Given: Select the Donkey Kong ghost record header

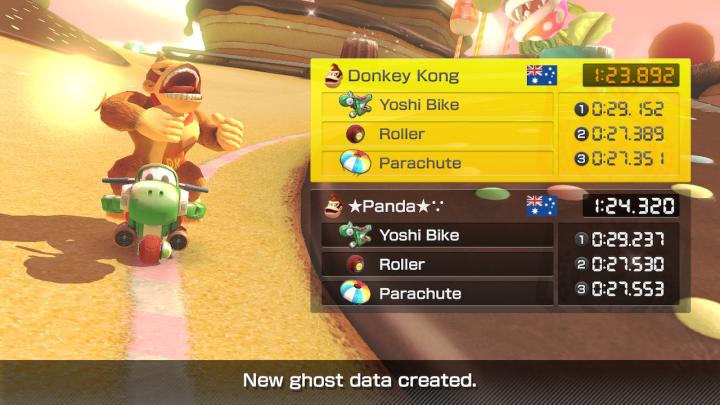Looking at the screenshot, I should [x=440, y=75].
